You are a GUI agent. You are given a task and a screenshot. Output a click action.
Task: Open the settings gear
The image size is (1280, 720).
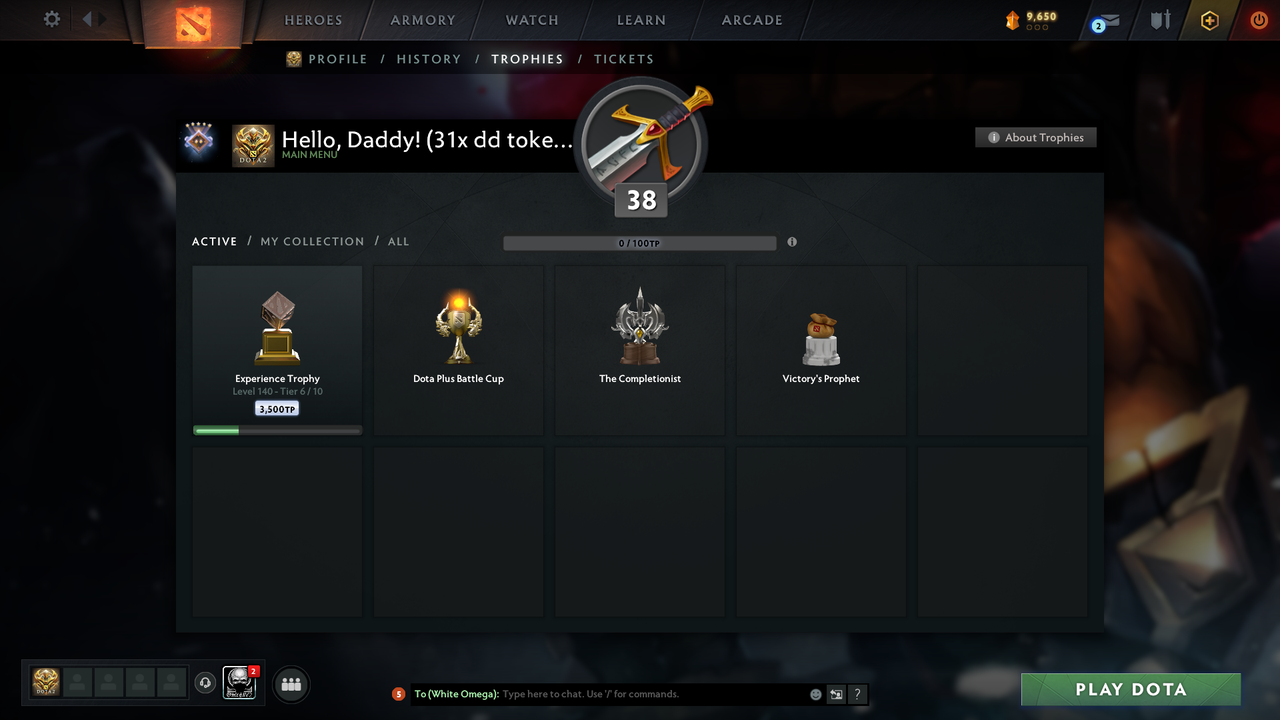click(x=51, y=18)
